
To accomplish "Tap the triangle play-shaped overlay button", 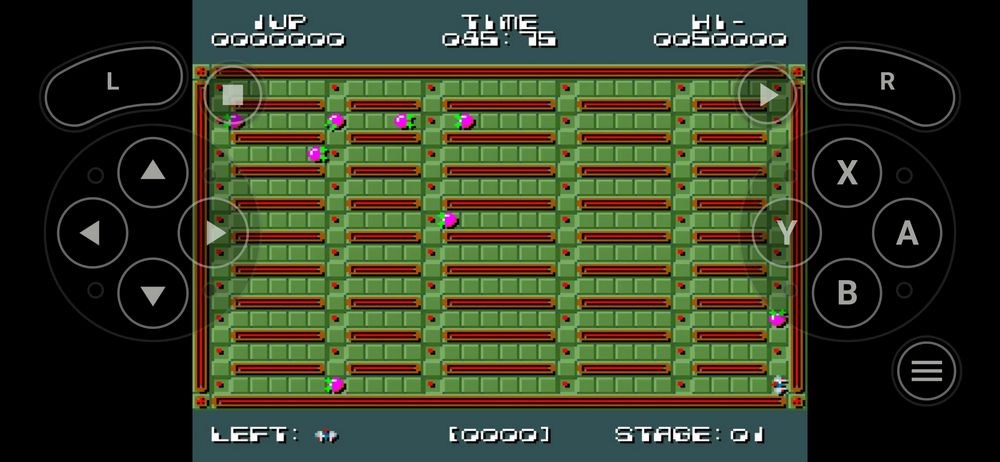I will (767, 95).
